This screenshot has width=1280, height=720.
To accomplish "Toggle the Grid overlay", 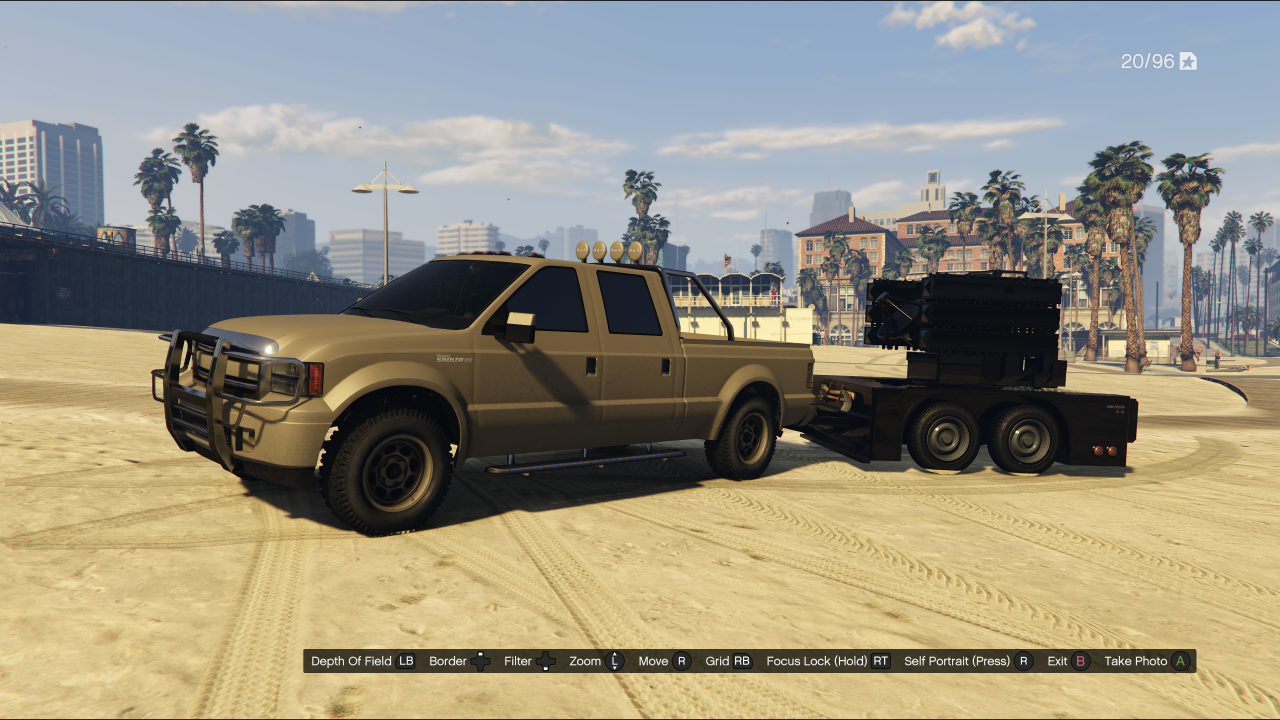I will pyautogui.click(x=728, y=661).
